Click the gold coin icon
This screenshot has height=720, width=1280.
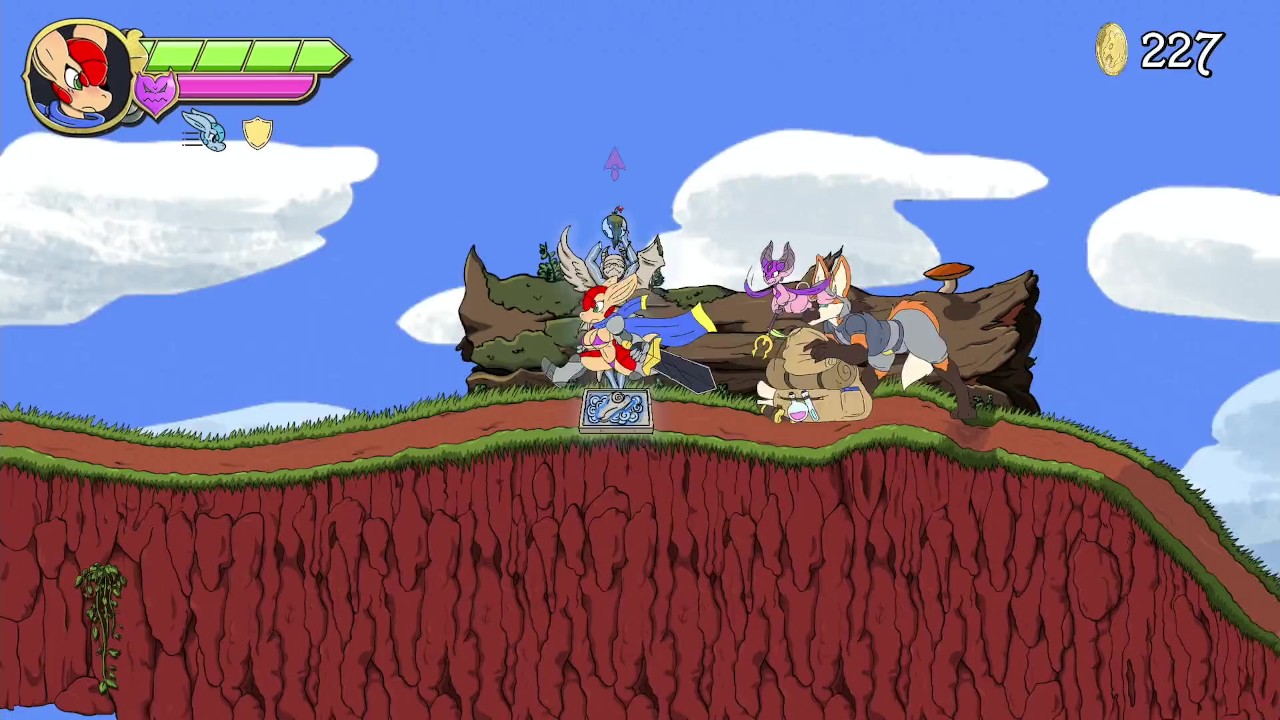pyautogui.click(x=1112, y=50)
